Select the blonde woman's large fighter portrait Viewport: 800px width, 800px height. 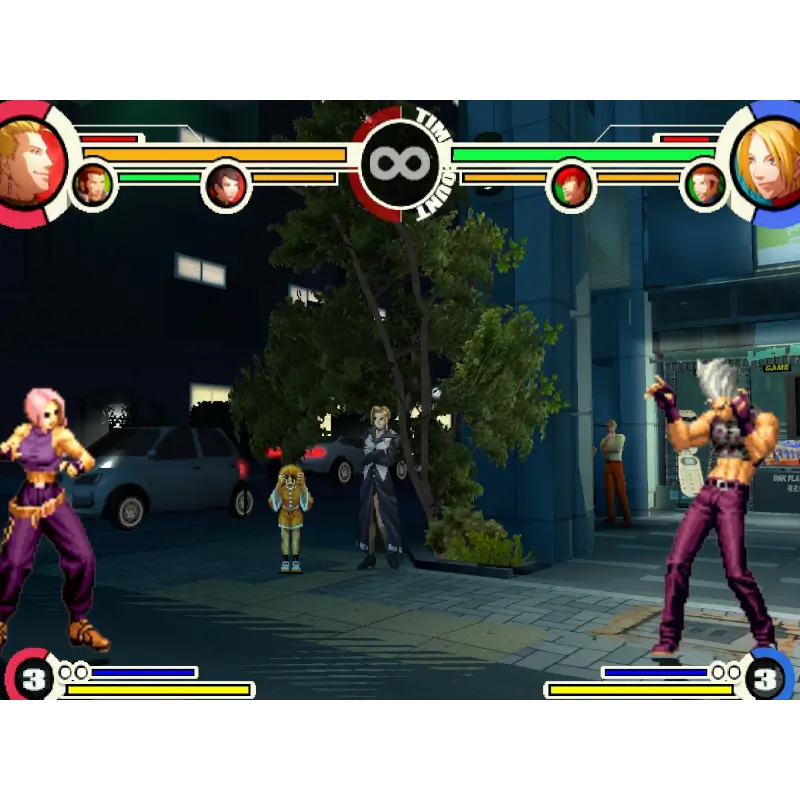[772, 163]
